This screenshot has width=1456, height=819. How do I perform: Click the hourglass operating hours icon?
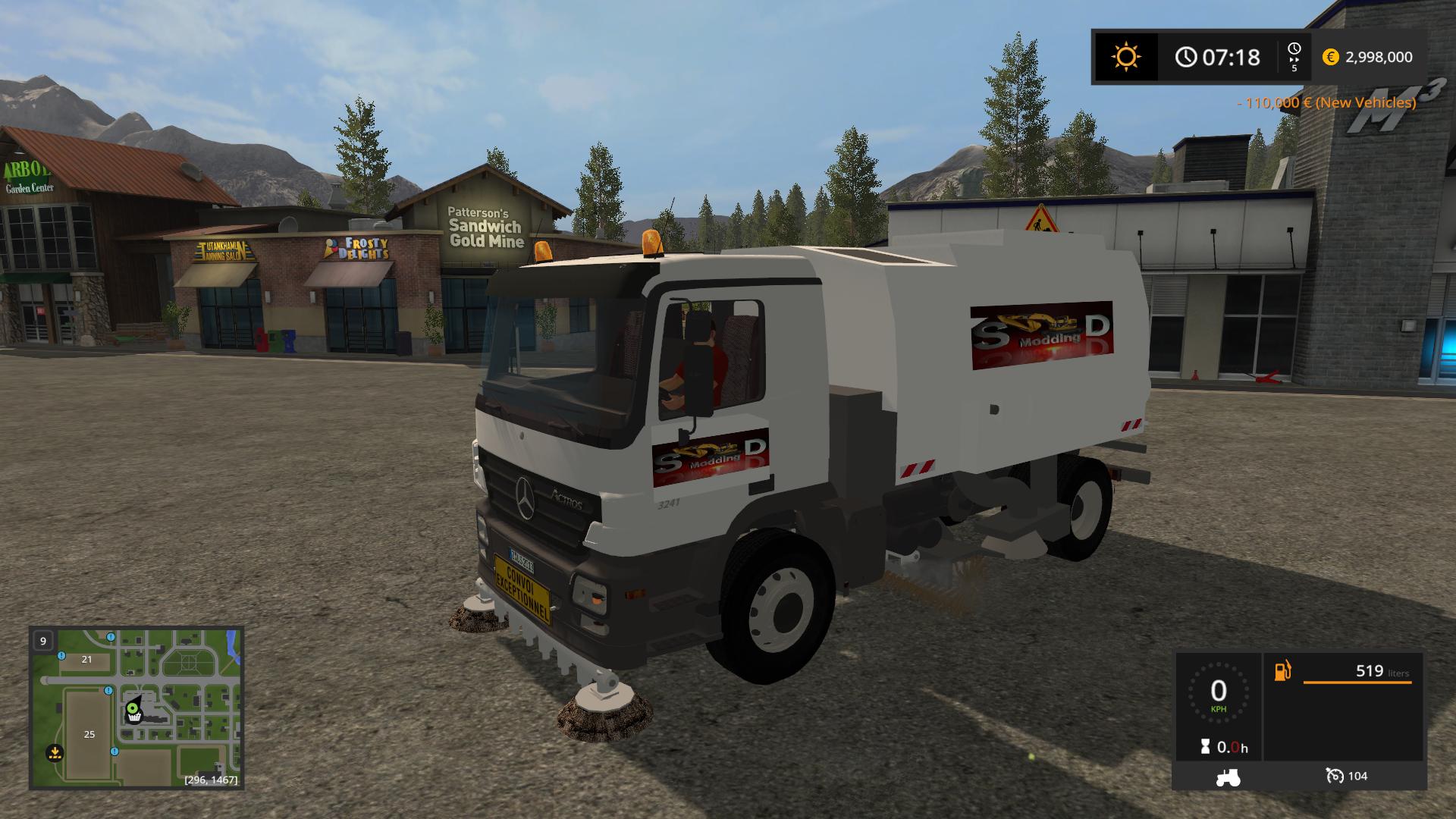(x=1205, y=748)
